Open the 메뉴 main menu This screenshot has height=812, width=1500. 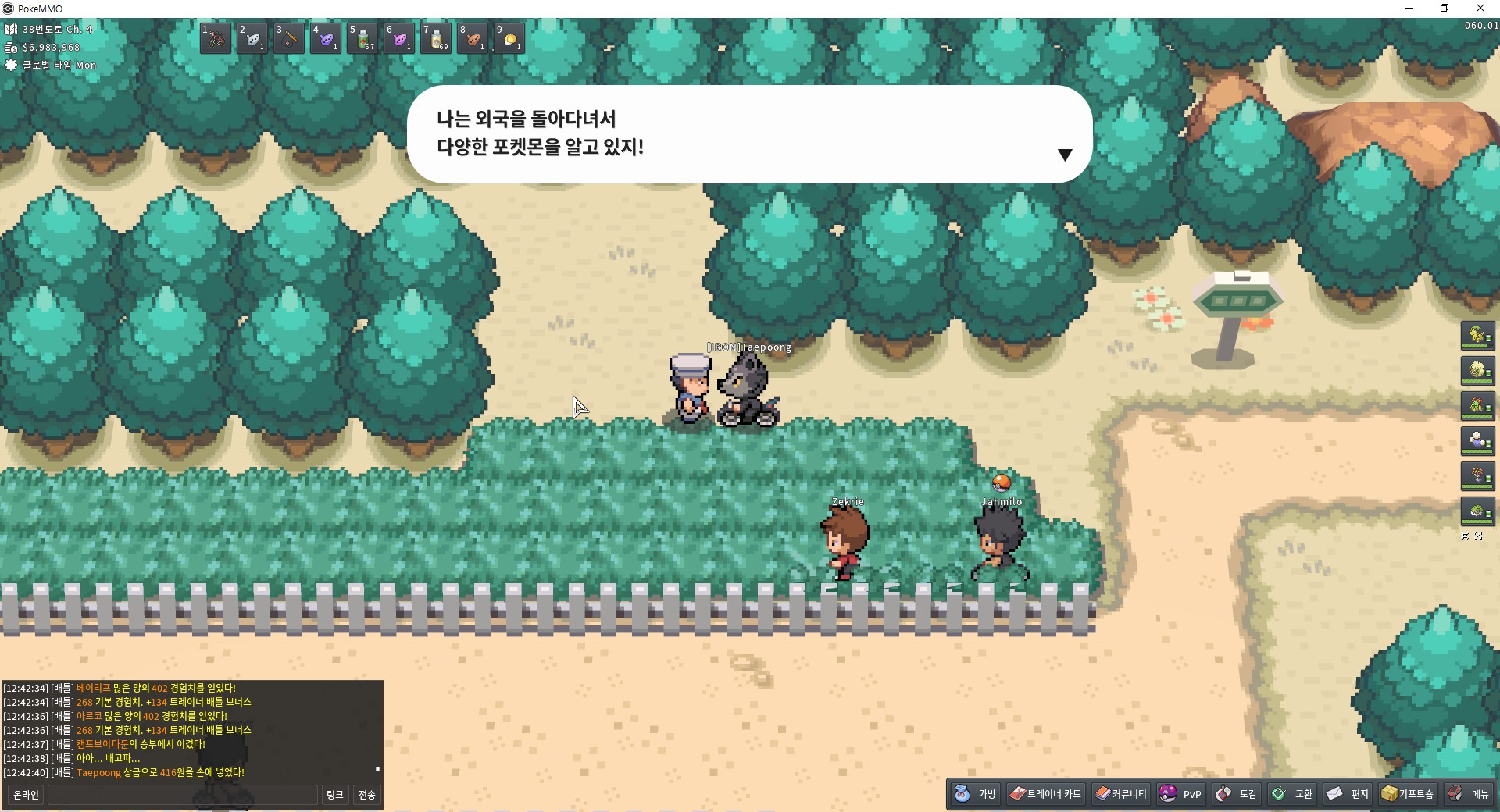pyautogui.click(x=1469, y=794)
